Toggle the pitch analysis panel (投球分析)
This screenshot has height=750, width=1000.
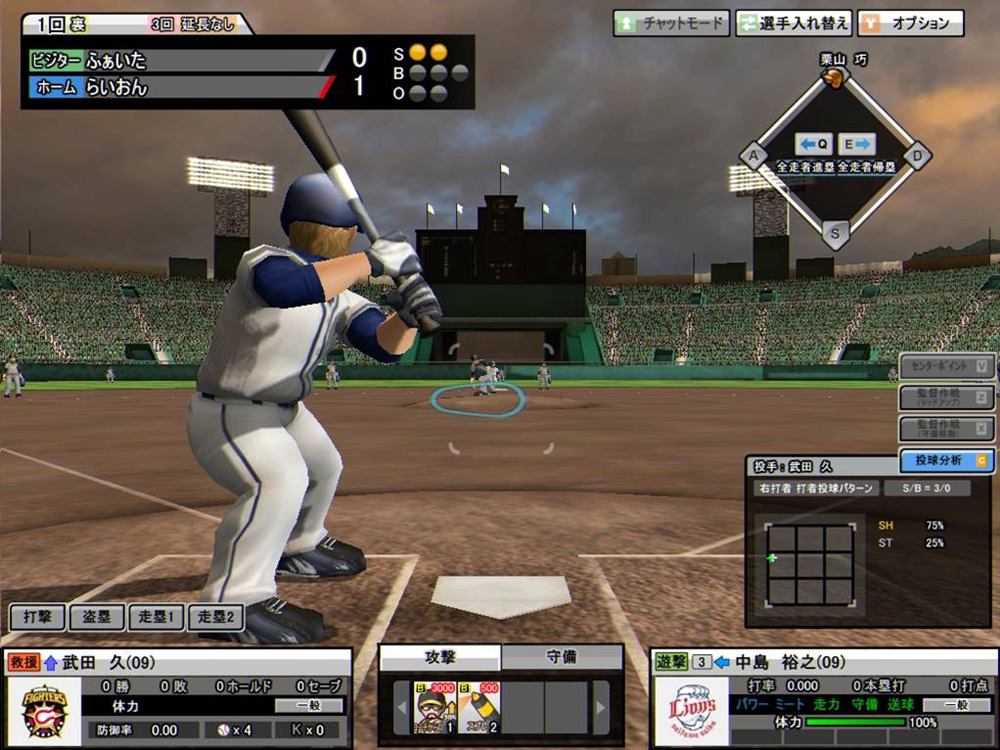(x=946, y=460)
